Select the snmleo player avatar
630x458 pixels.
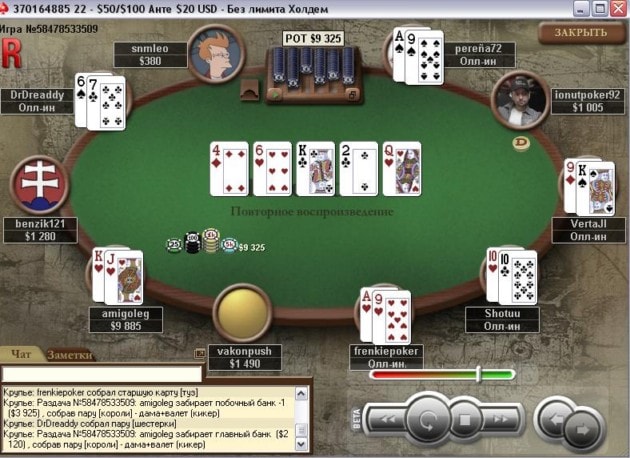coord(211,55)
